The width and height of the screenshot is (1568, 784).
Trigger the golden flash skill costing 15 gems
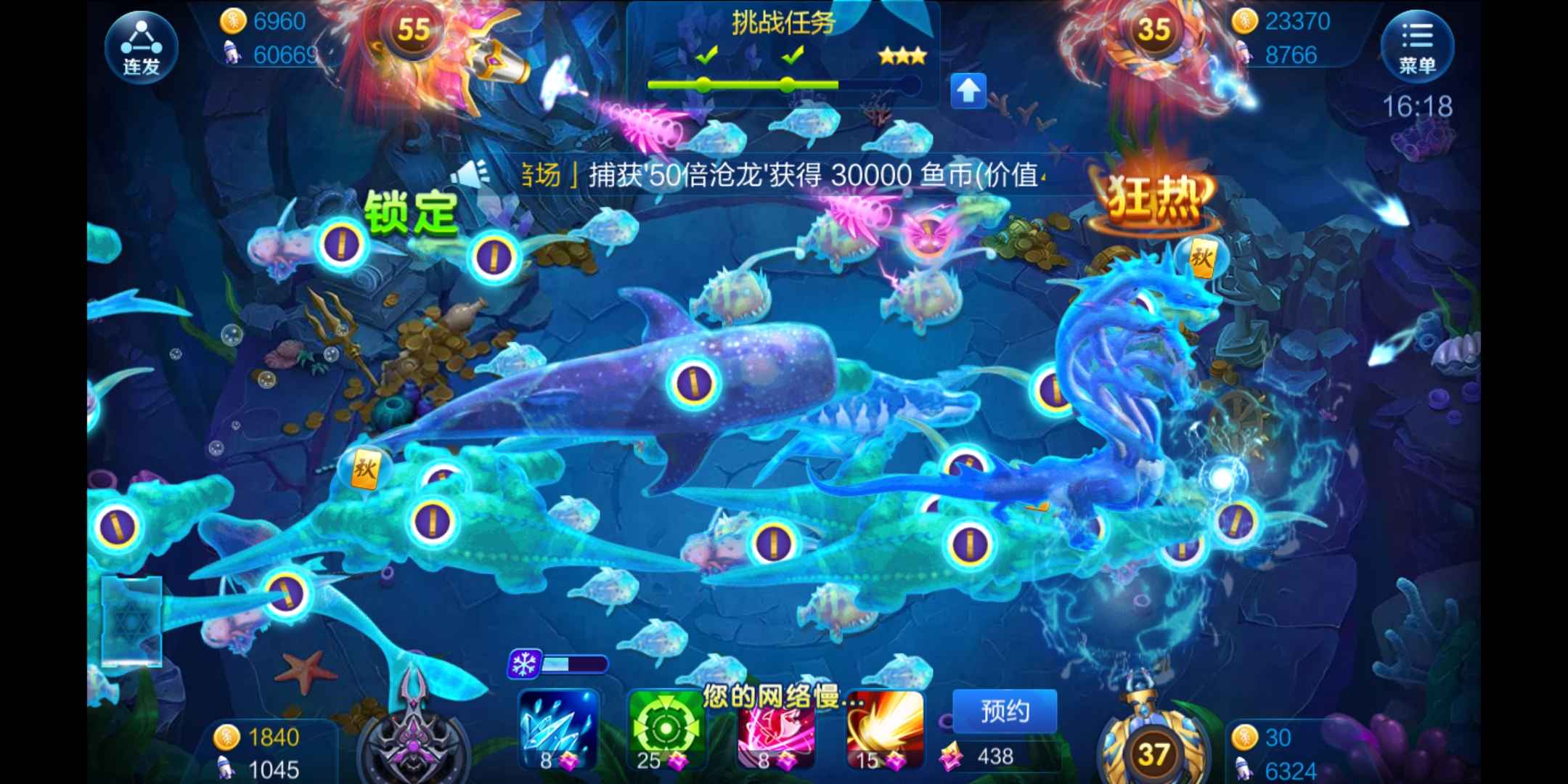click(x=882, y=726)
